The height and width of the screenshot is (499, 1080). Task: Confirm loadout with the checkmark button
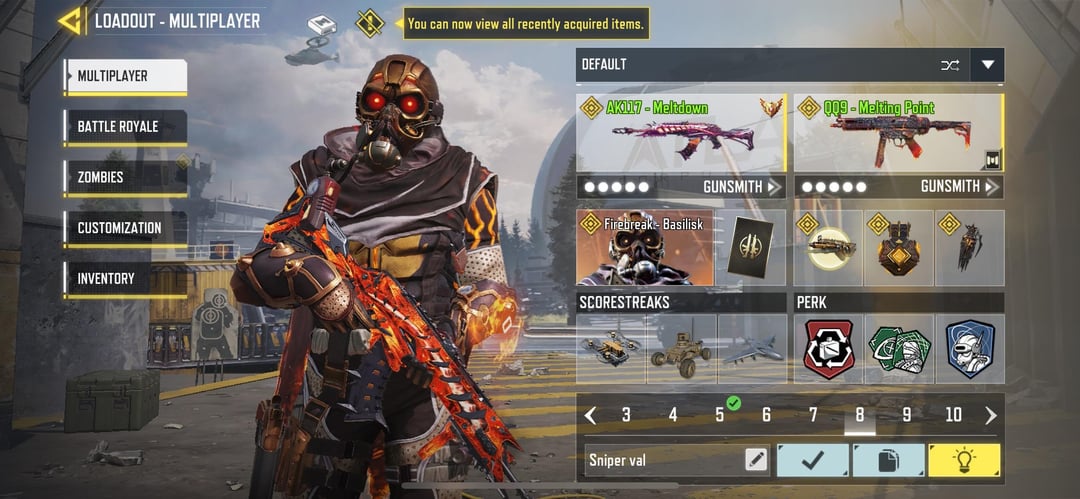(x=812, y=460)
